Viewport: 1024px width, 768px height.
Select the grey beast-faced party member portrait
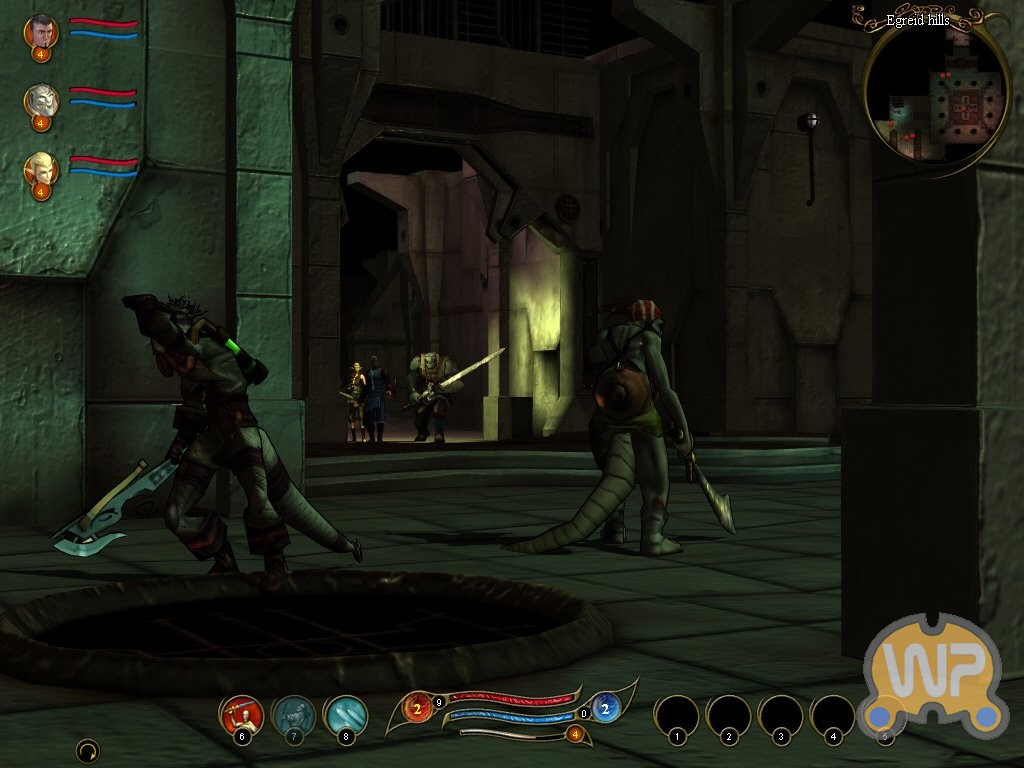(x=41, y=100)
